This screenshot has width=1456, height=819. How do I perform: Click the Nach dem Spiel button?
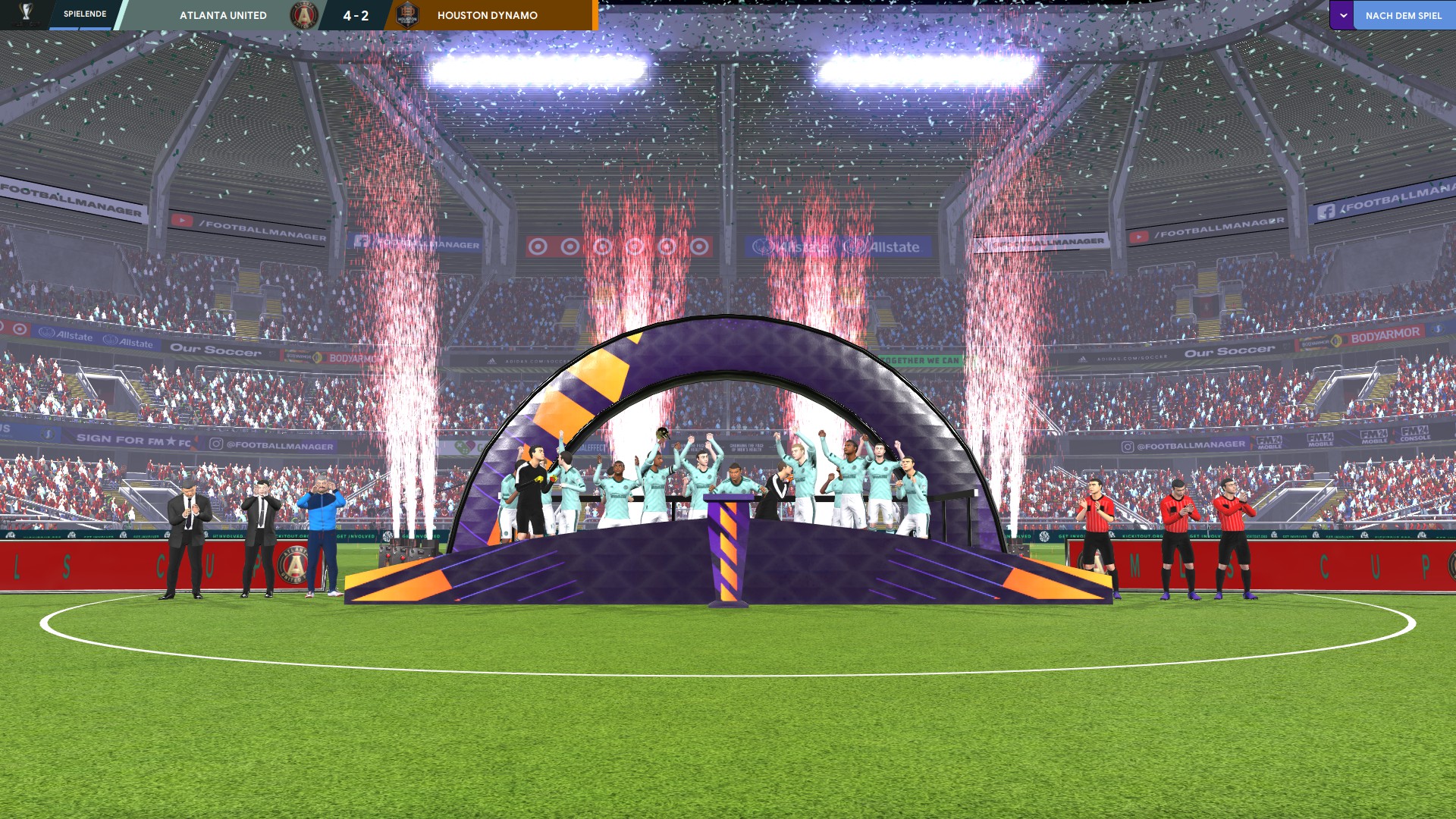(1403, 15)
